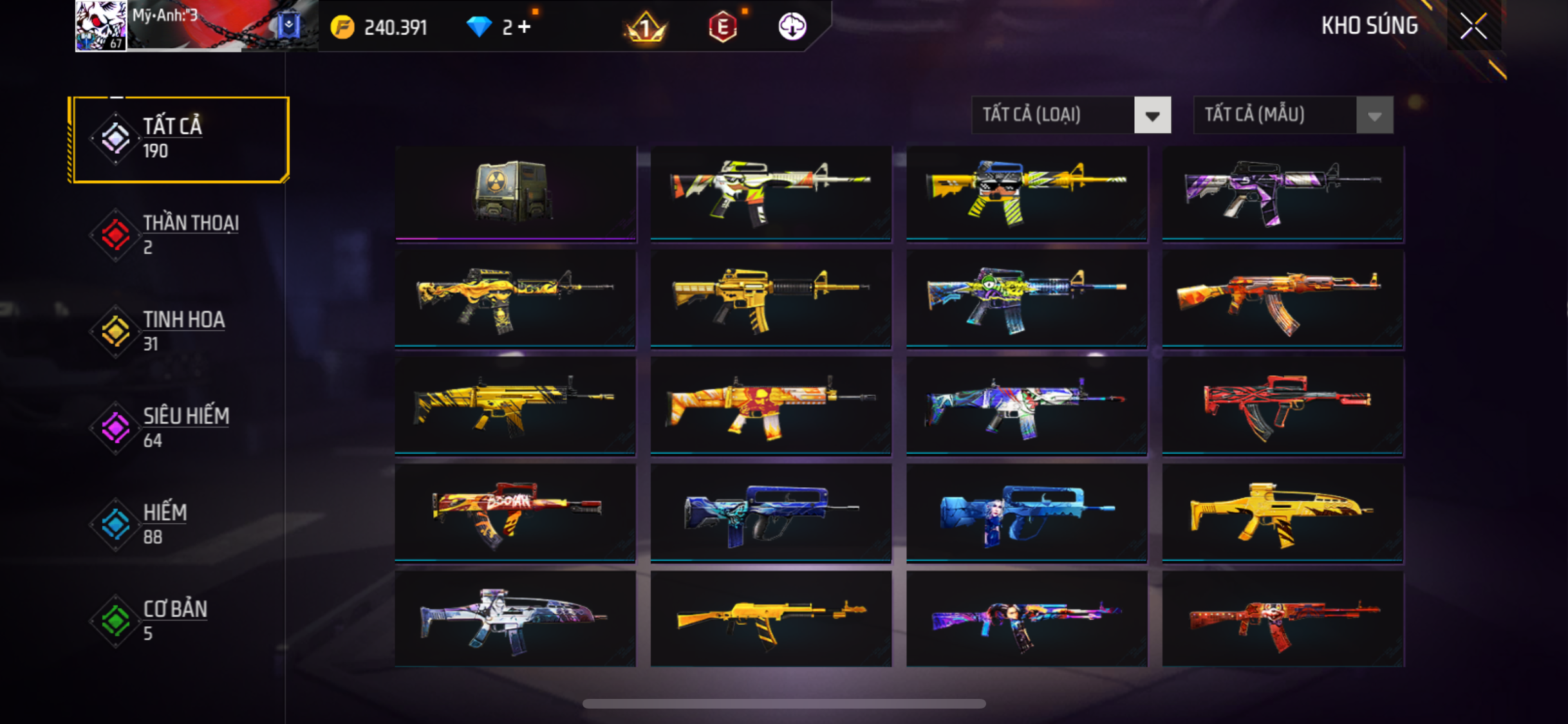Select the radioactive loot crate skin

515,192
